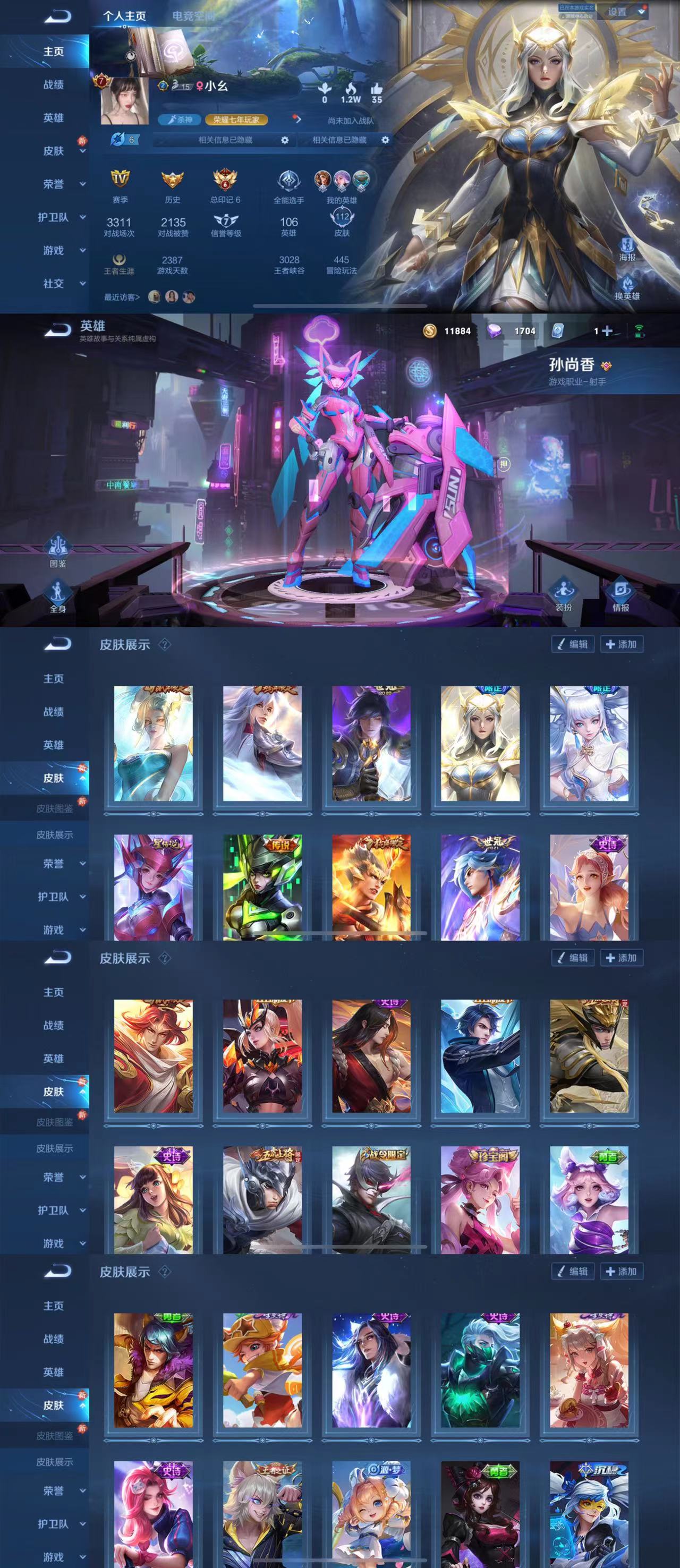Select the green-armored 传说 skin card
Screen dimensions: 680x1568
click(262, 888)
